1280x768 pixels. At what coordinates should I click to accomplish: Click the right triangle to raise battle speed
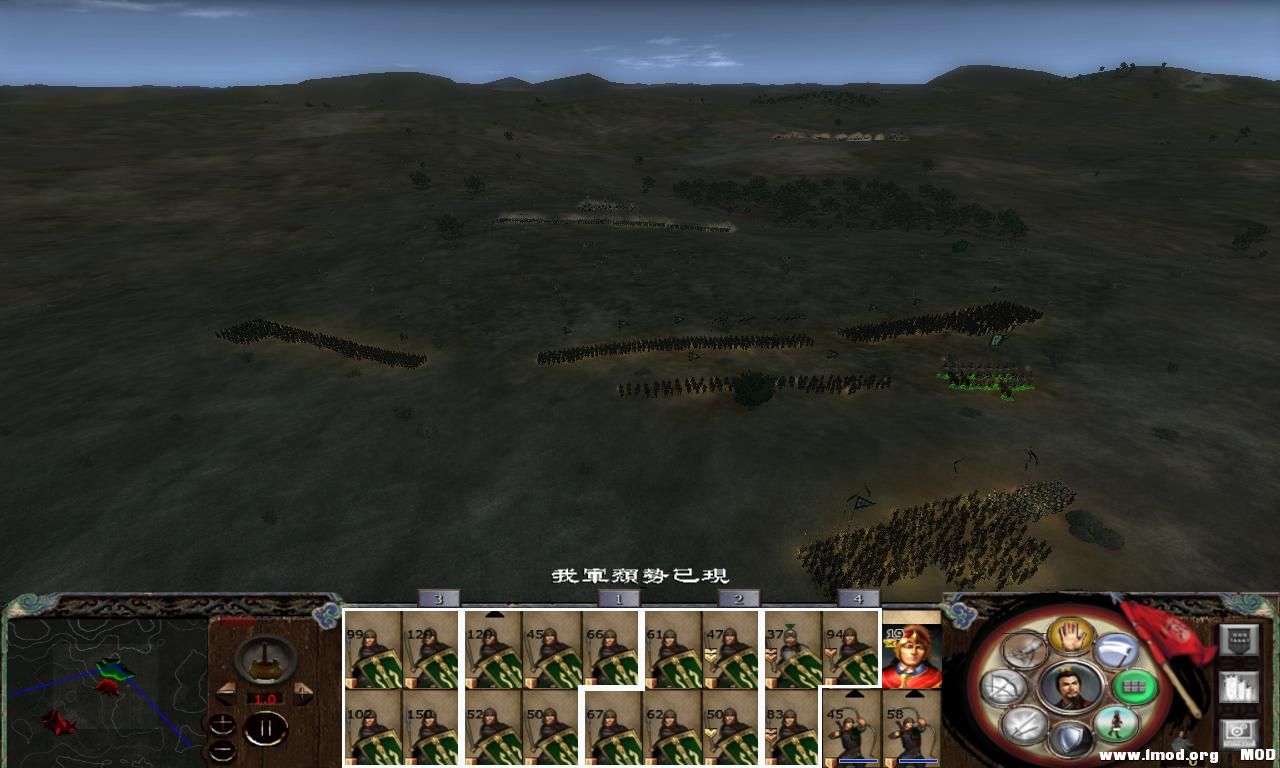point(303,692)
